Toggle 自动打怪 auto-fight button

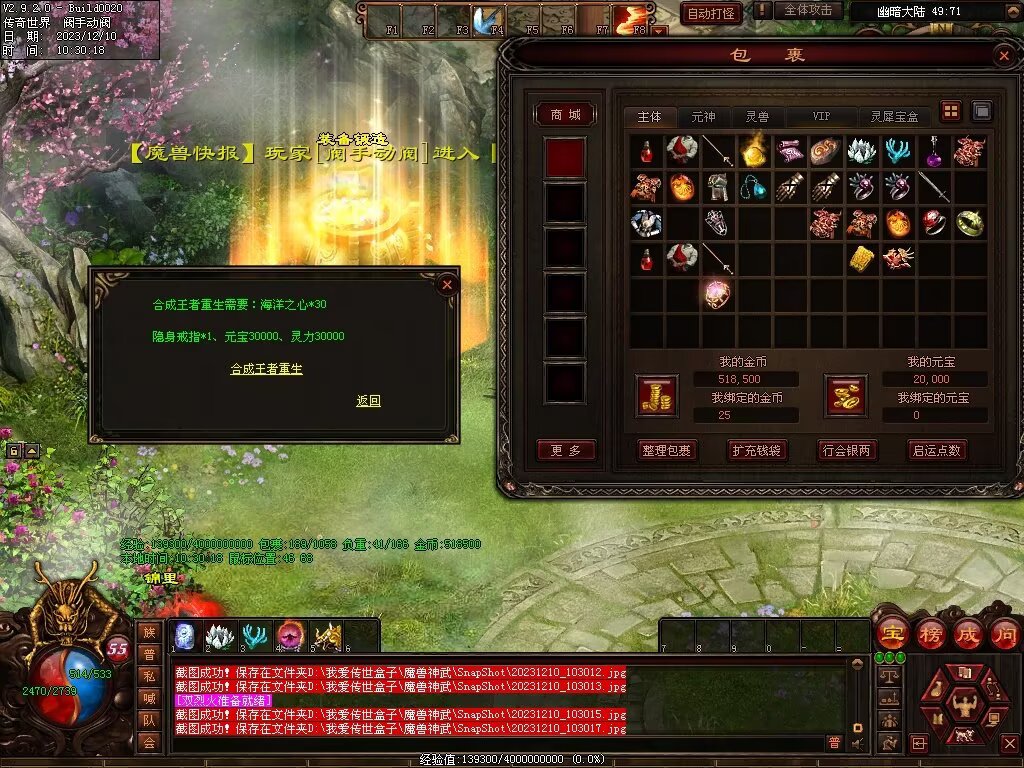[712, 13]
